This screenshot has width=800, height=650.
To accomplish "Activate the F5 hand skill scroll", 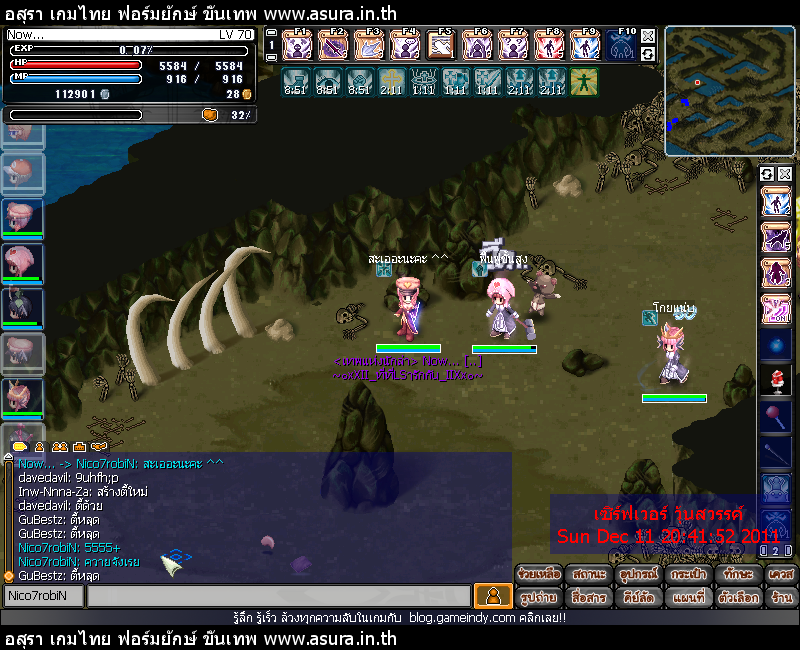I will [x=442, y=46].
